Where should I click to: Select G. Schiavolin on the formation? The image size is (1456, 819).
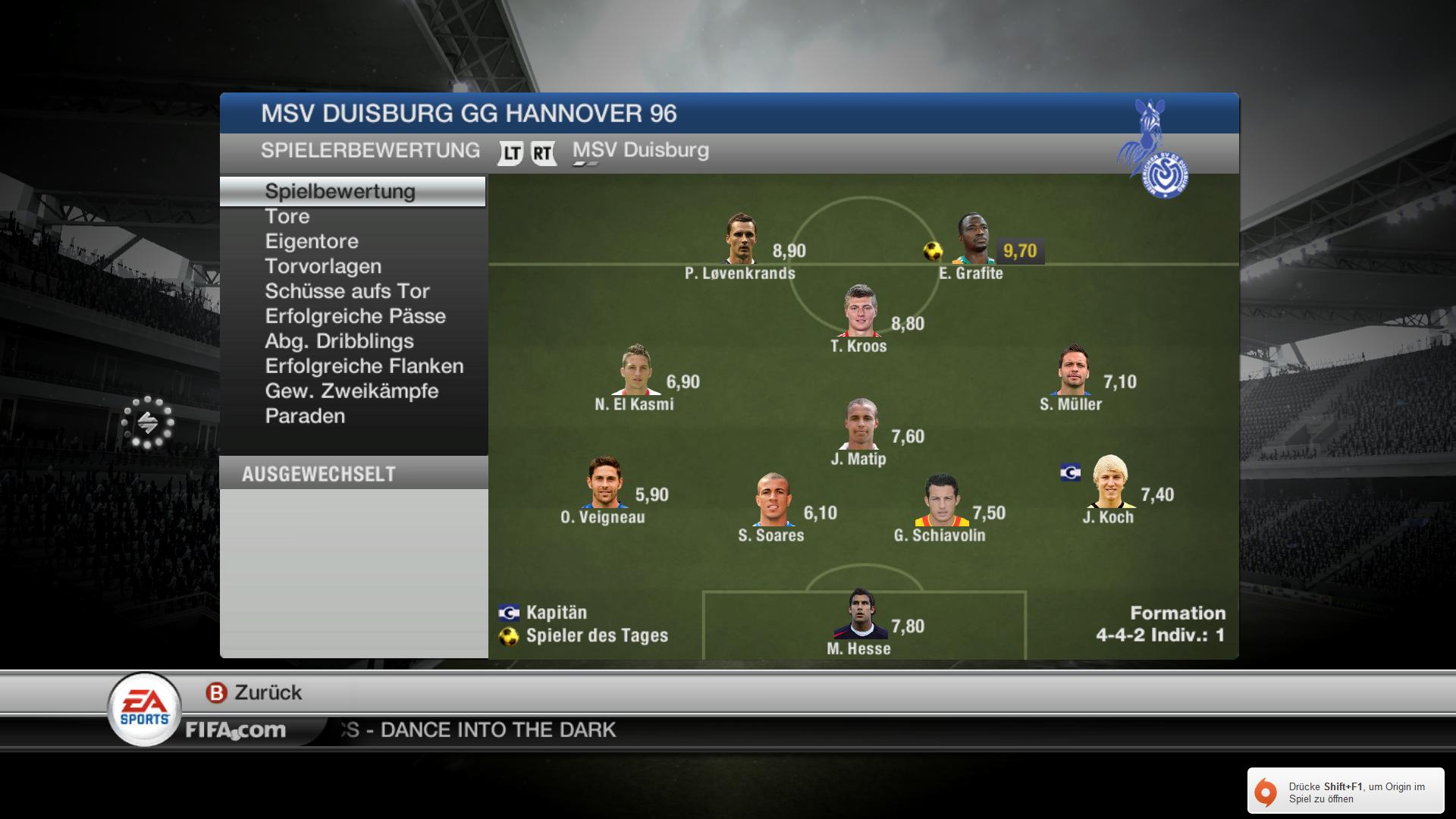(x=941, y=500)
